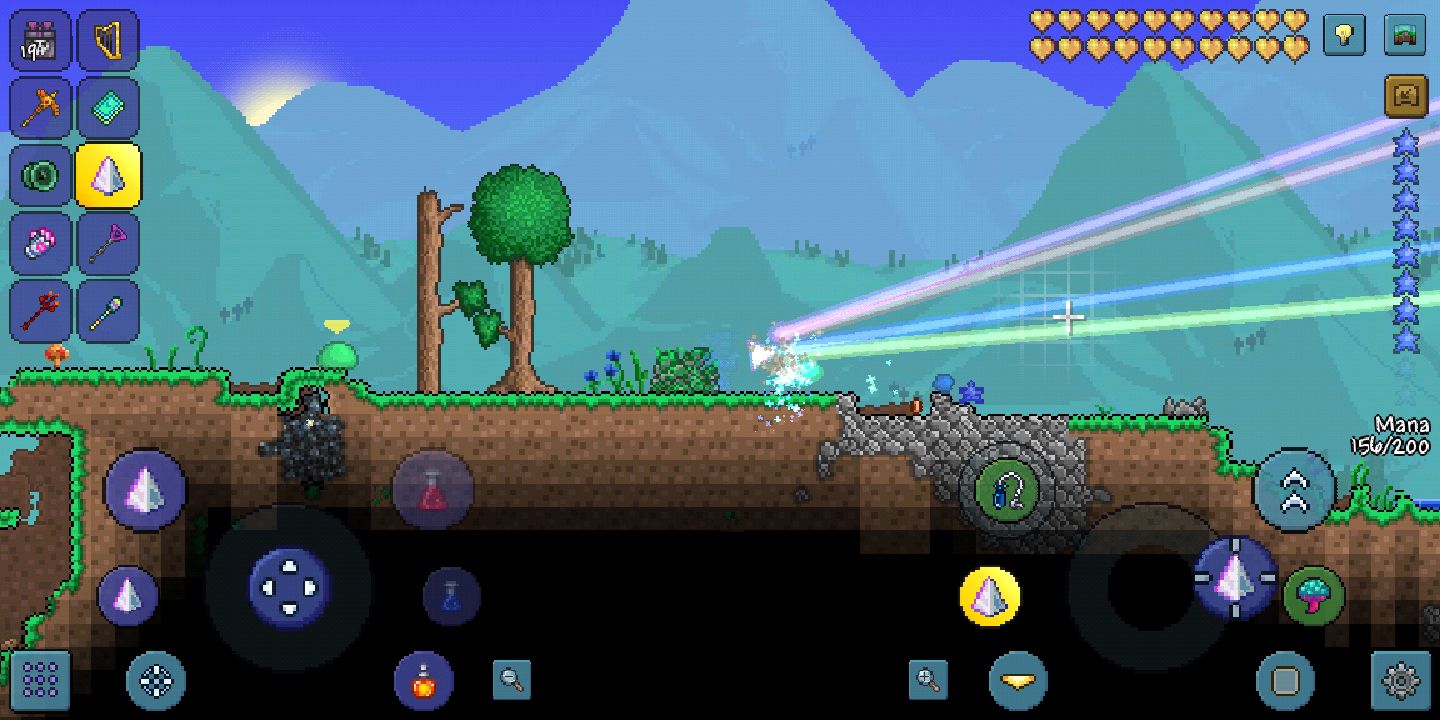
Task: Open the brown quick-access panel top right
Action: pyautogui.click(x=1404, y=95)
